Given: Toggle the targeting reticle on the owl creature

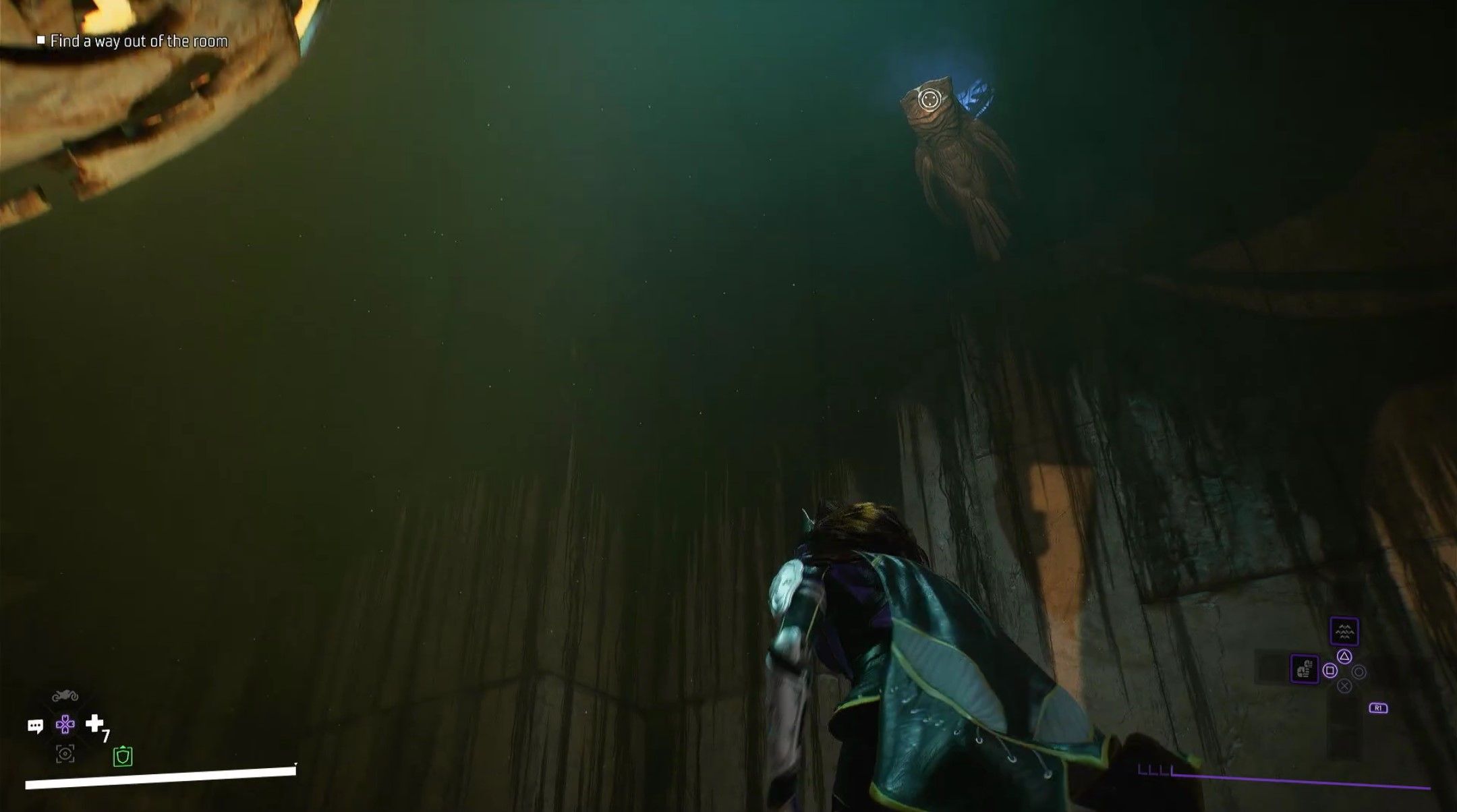Looking at the screenshot, I should point(931,99).
